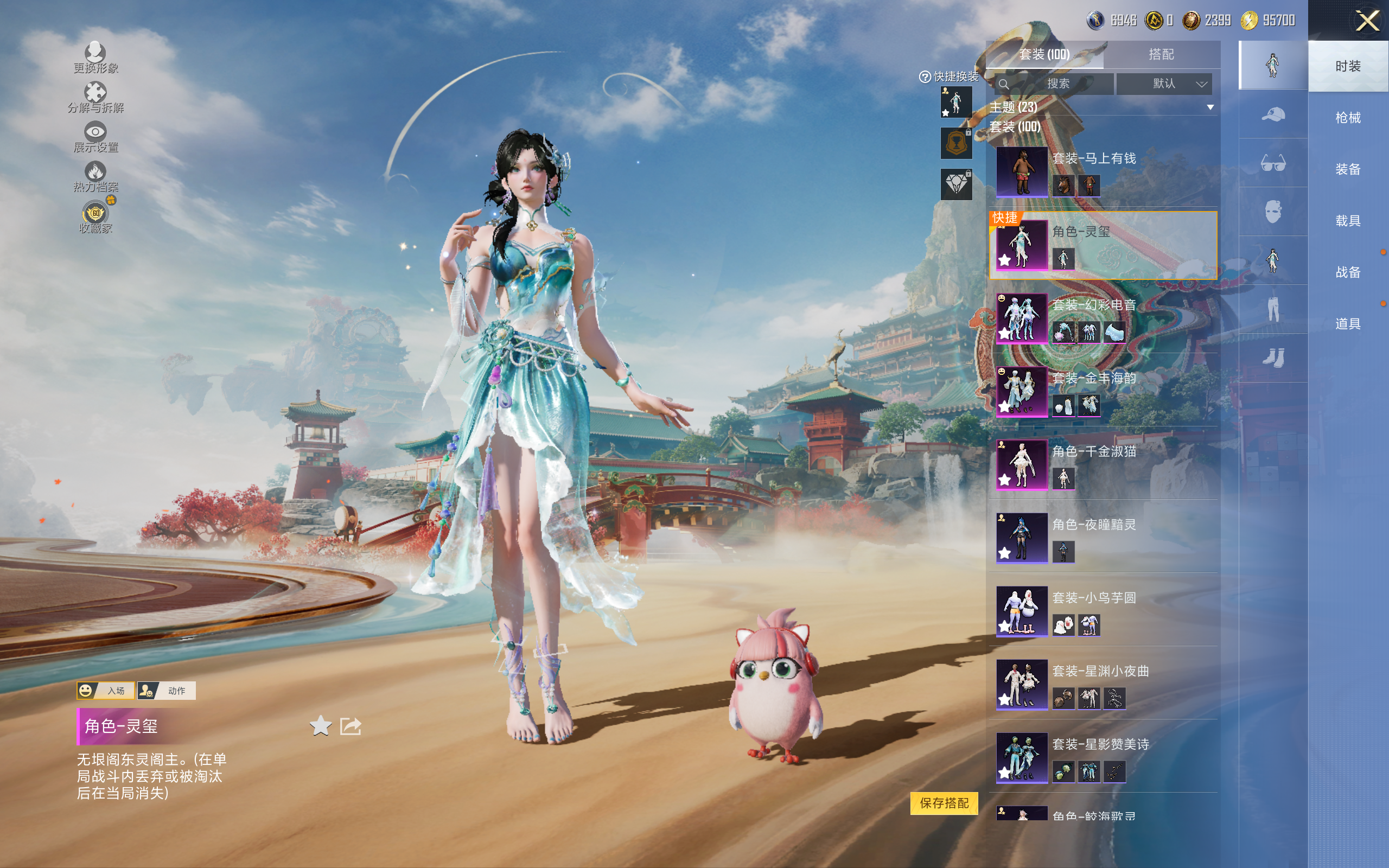Open 展示设置 display settings
Screen dimensions: 1389x868
click(95, 137)
